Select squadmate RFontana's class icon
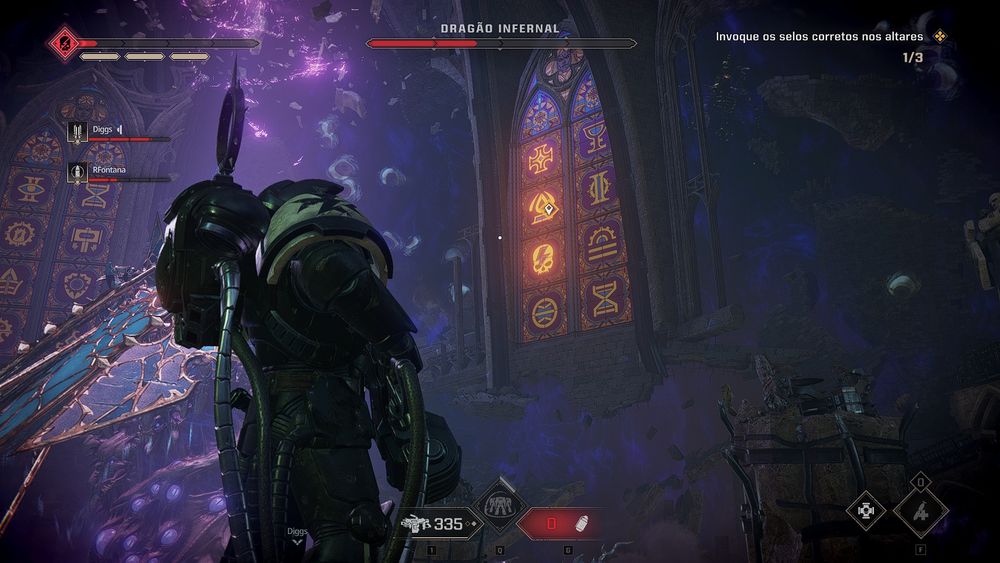This screenshot has width=1000, height=563. click(x=77, y=172)
